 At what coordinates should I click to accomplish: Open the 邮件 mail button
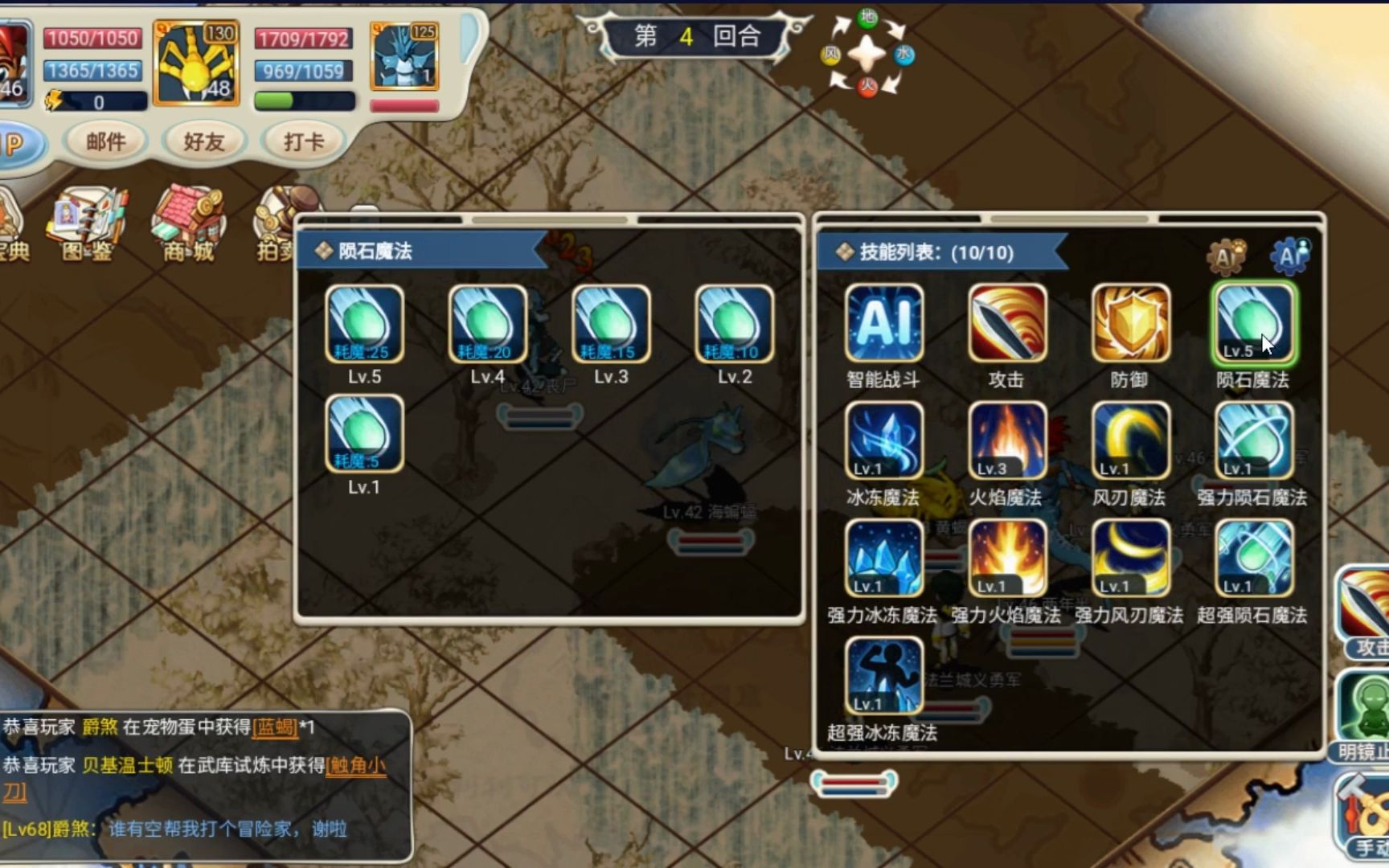click(106, 142)
